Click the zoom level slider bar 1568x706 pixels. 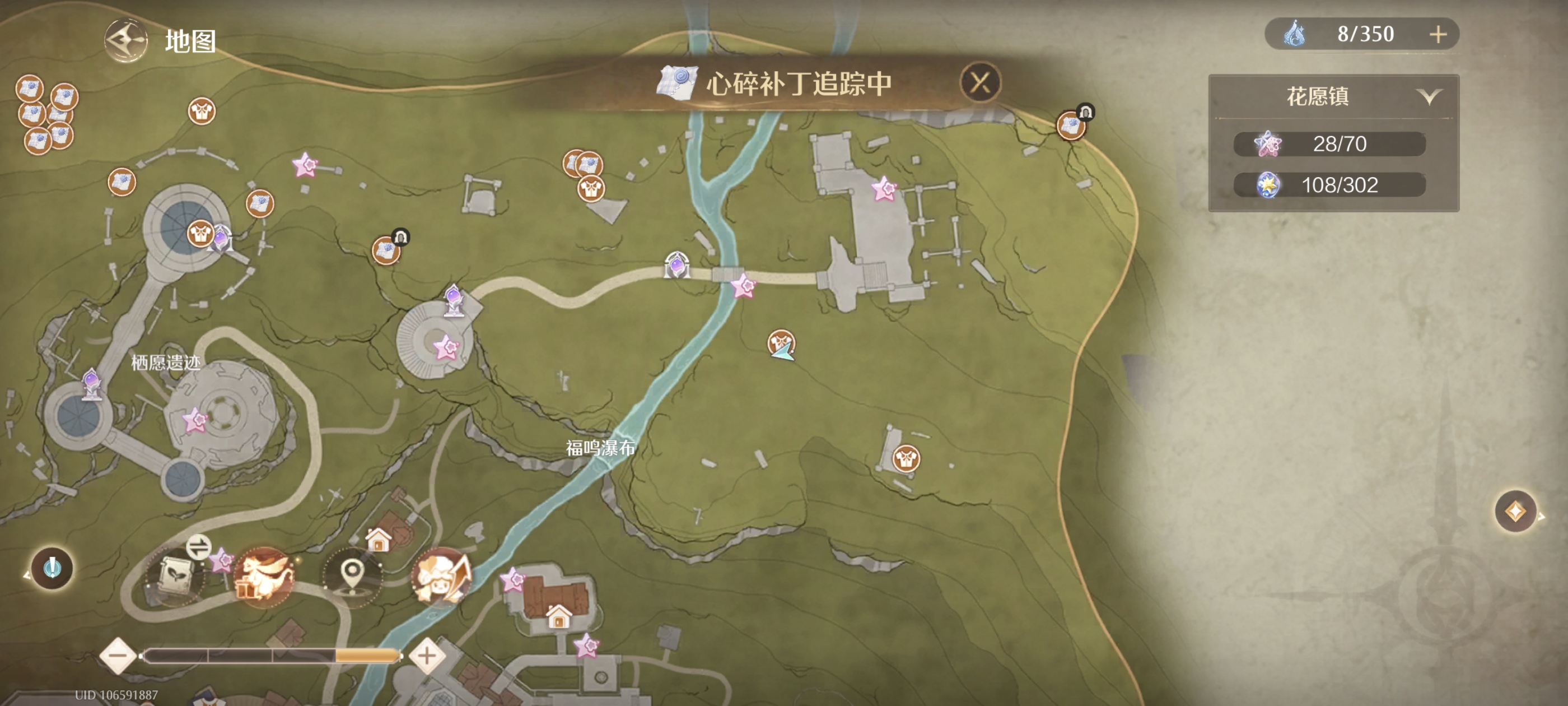click(274, 657)
